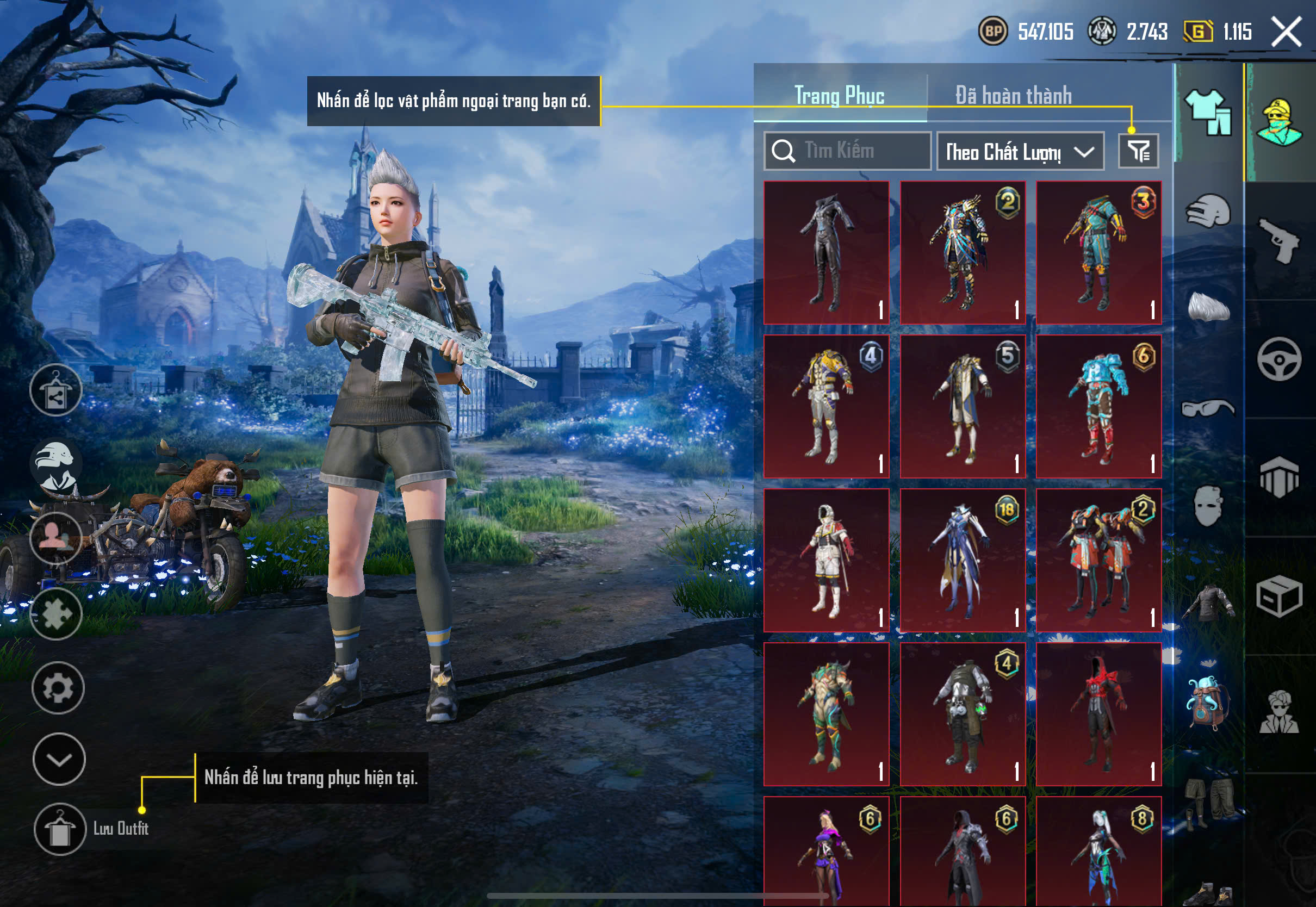
Task: Collapse the left menu with the down arrow
Action: 59,759
